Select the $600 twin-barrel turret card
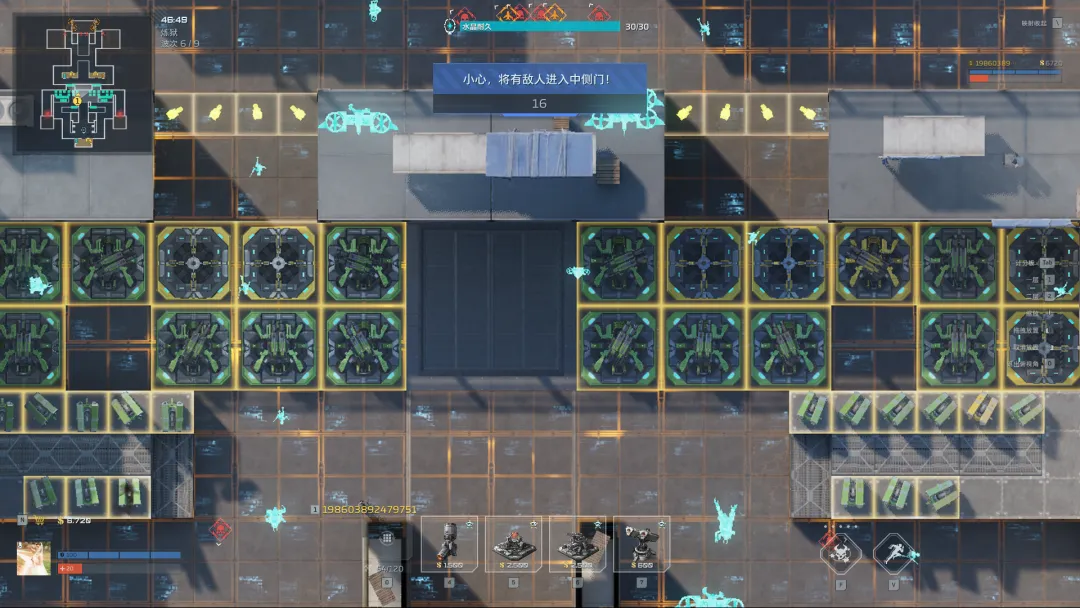Viewport: 1080px width, 608px height. coord(641,543)
